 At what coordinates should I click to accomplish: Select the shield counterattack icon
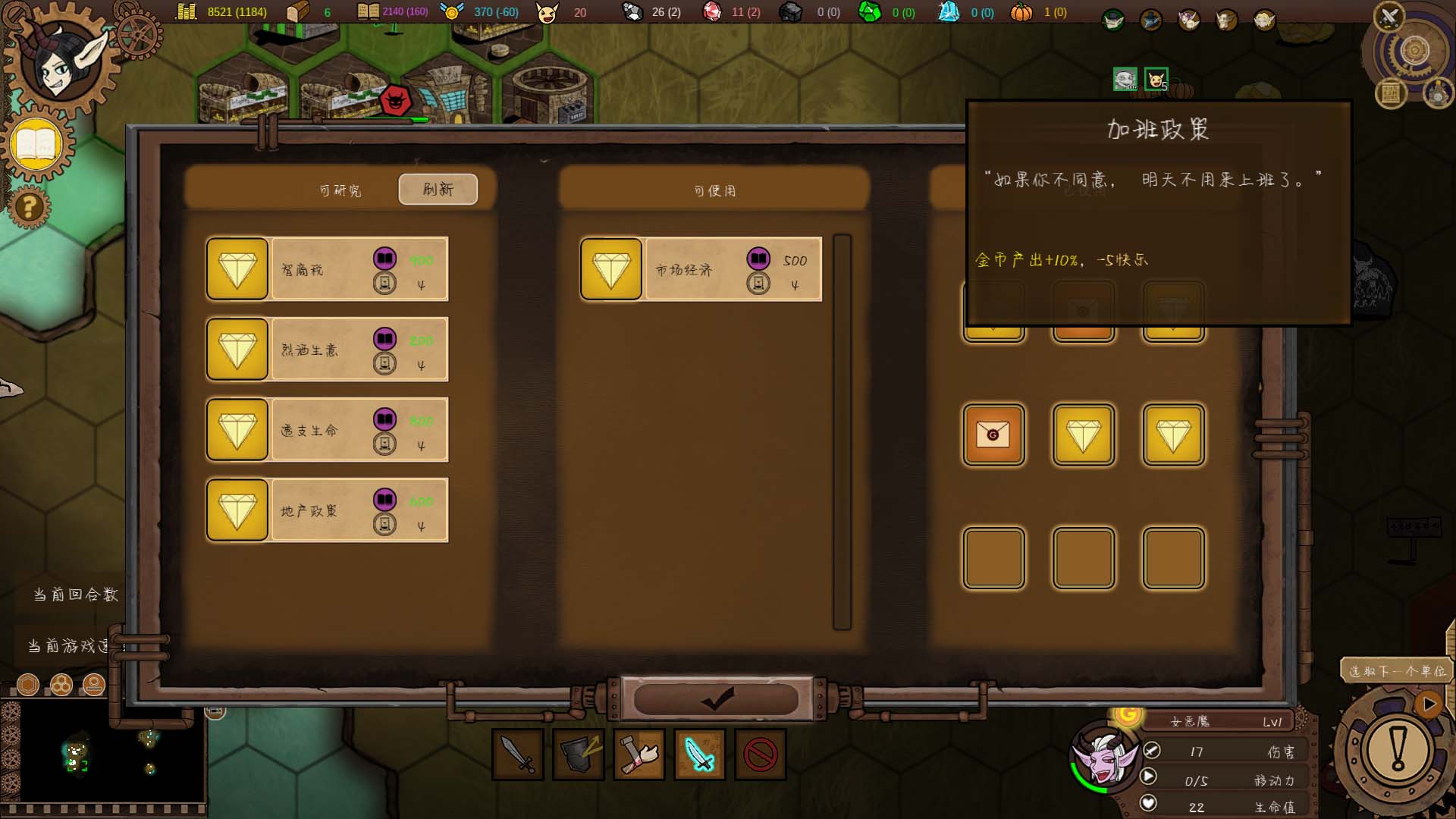click(x=580, y=755)
